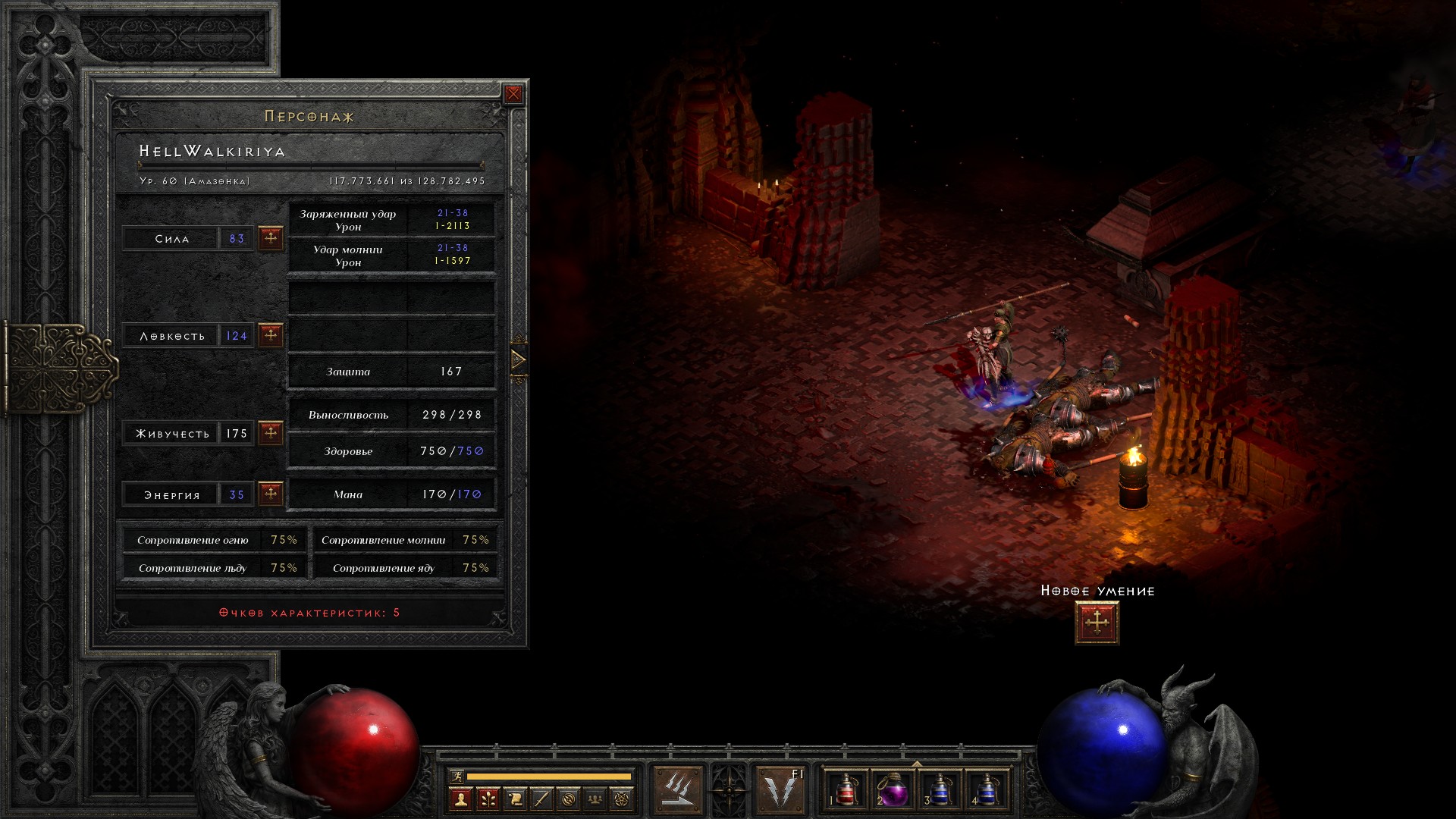Viewport: 1456px width, 819px height.
Task: Use the red healing potion in slot 1
Action: [x=846, y=789]
